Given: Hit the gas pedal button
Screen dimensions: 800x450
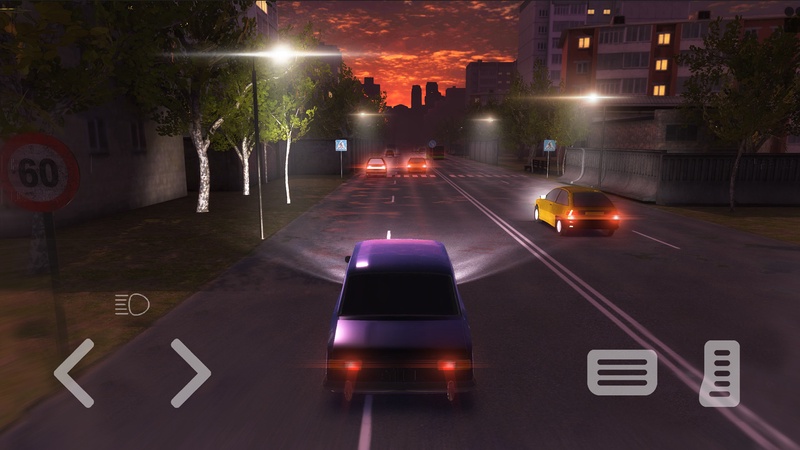Looking at the screenshot, I should click(x=720, y=373).
